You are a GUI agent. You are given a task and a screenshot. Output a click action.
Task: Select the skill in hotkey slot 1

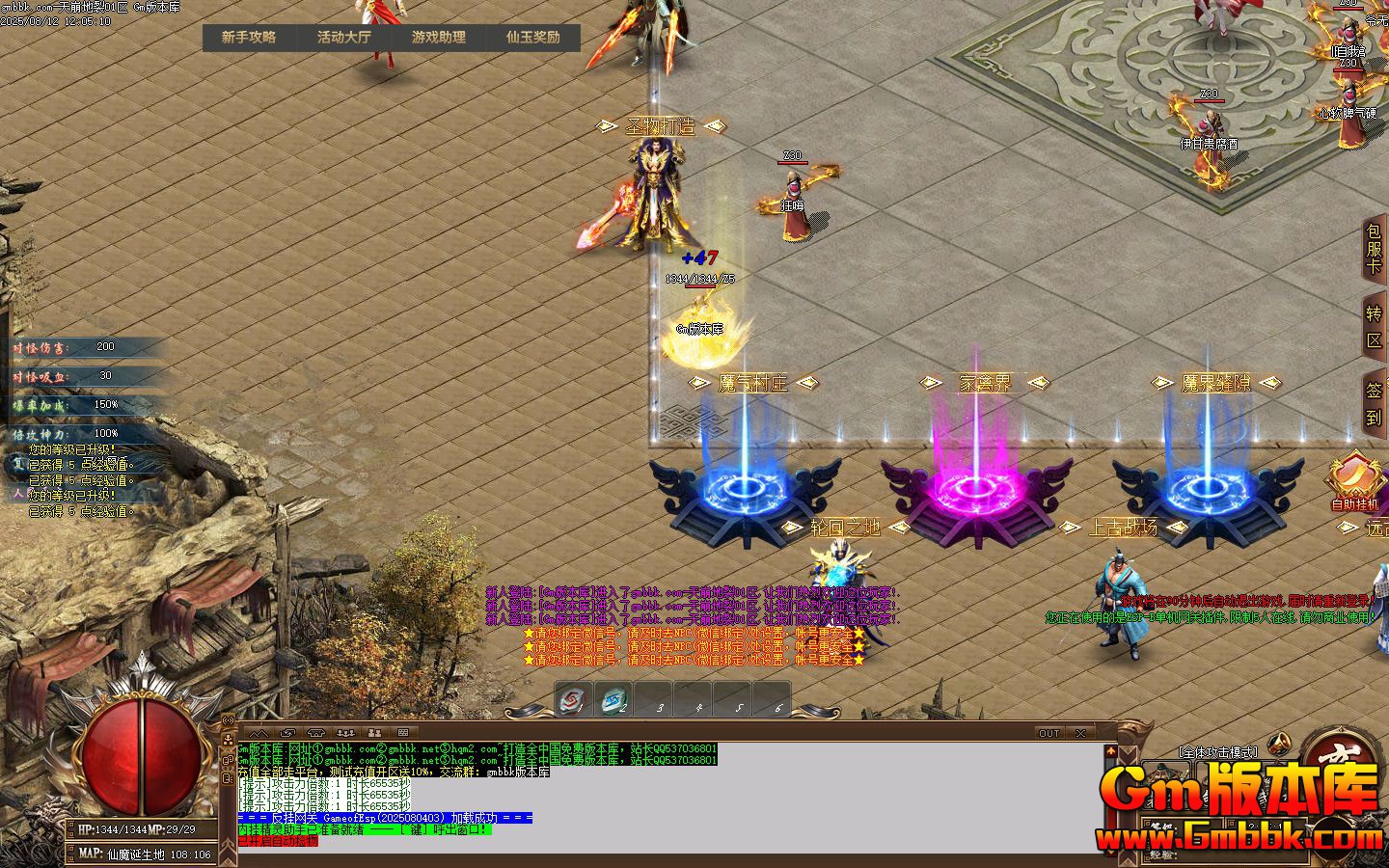(x=574, y=702)
